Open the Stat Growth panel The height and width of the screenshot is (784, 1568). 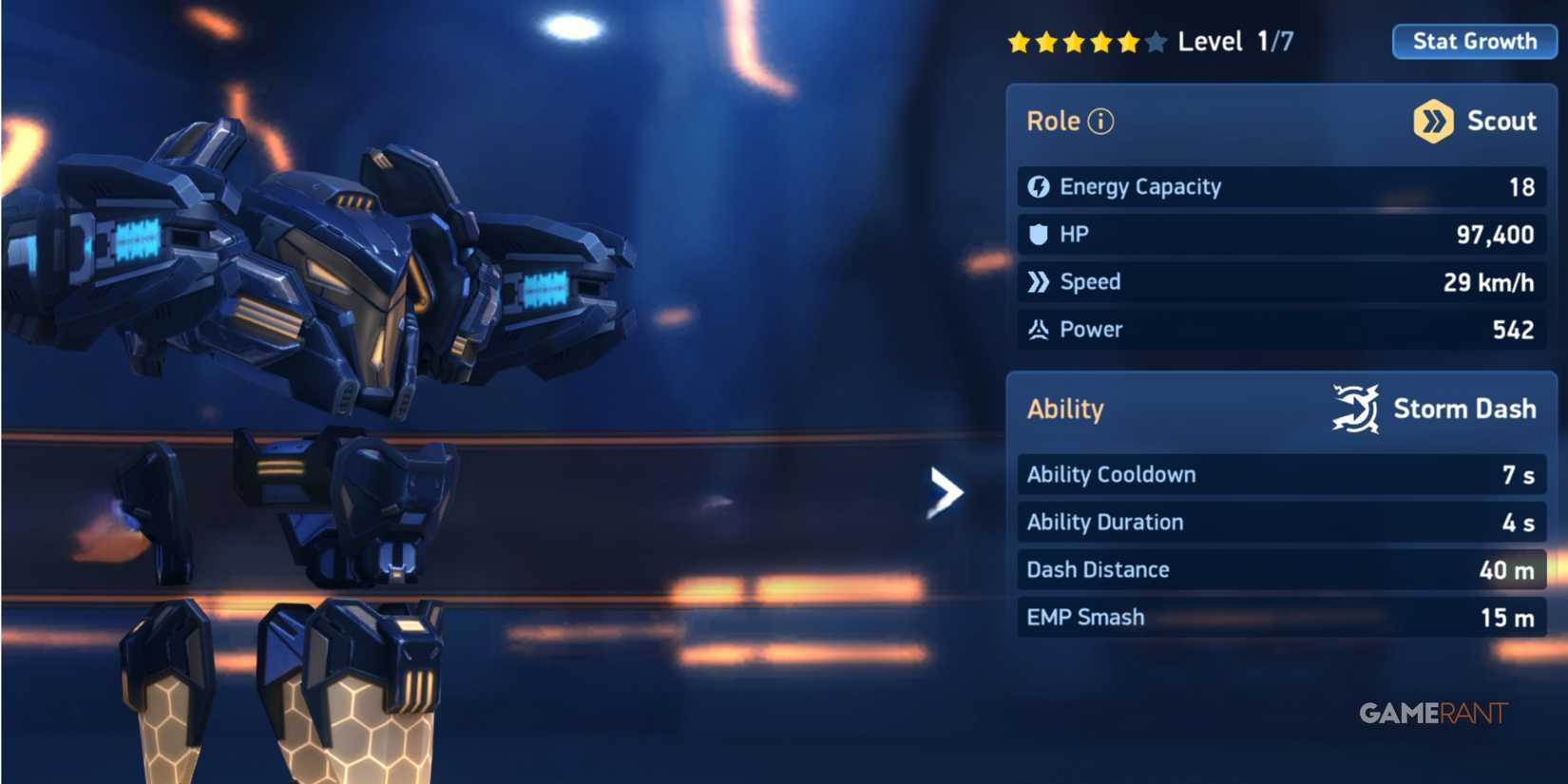(x=1474, y=41)
